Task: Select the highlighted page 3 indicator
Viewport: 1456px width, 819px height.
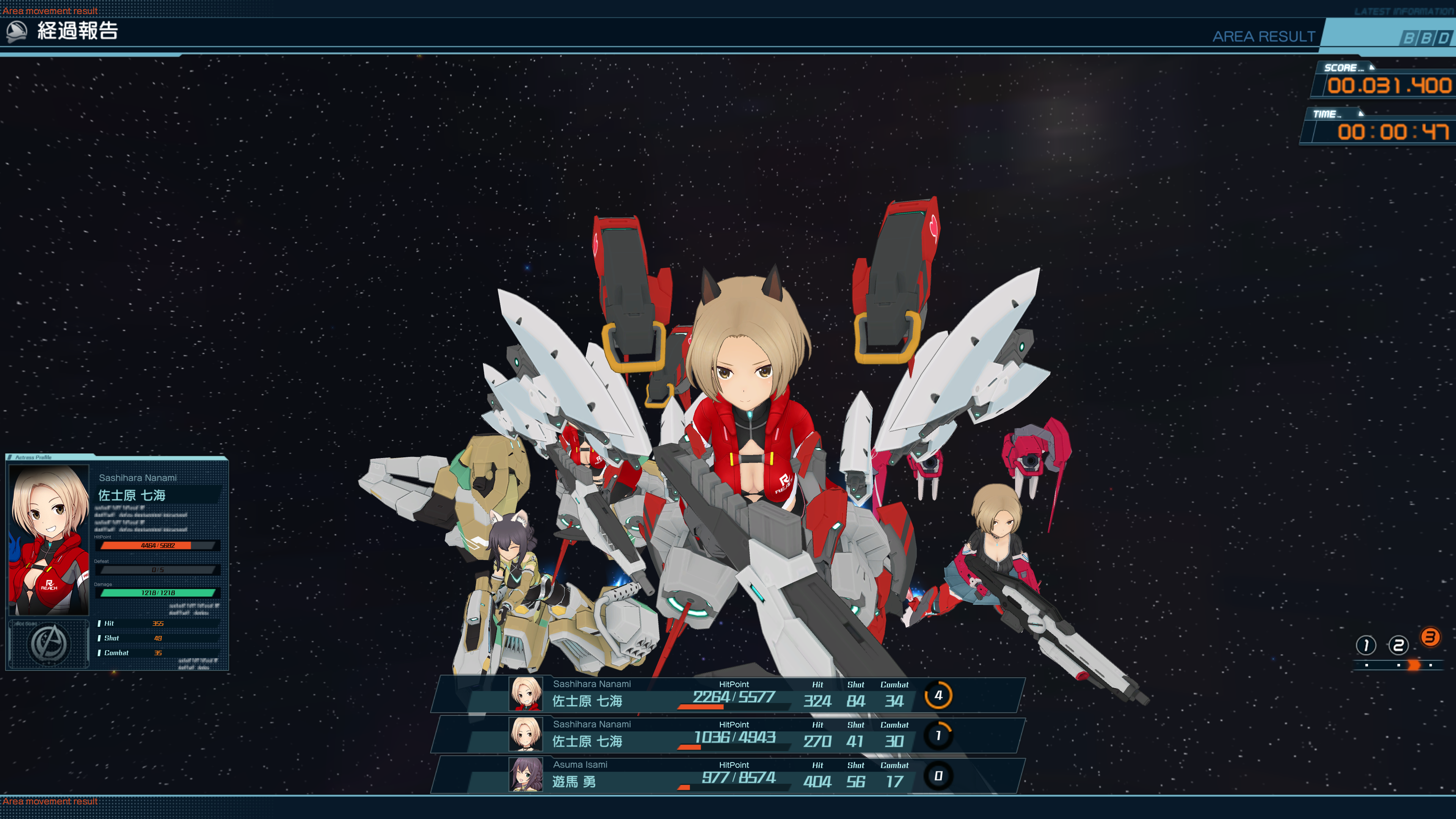Action: tap(1430, 637)
